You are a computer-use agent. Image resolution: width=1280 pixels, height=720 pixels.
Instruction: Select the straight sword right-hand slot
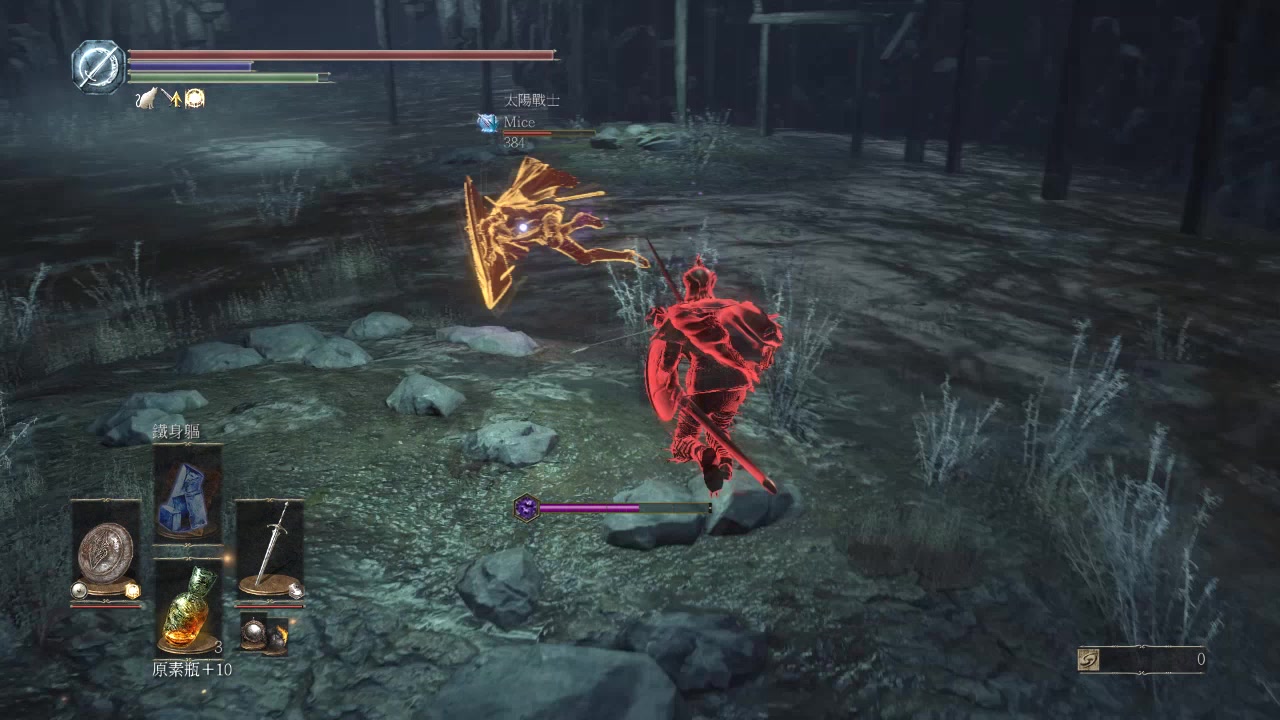pyautogui.click(x=269, y=549)
